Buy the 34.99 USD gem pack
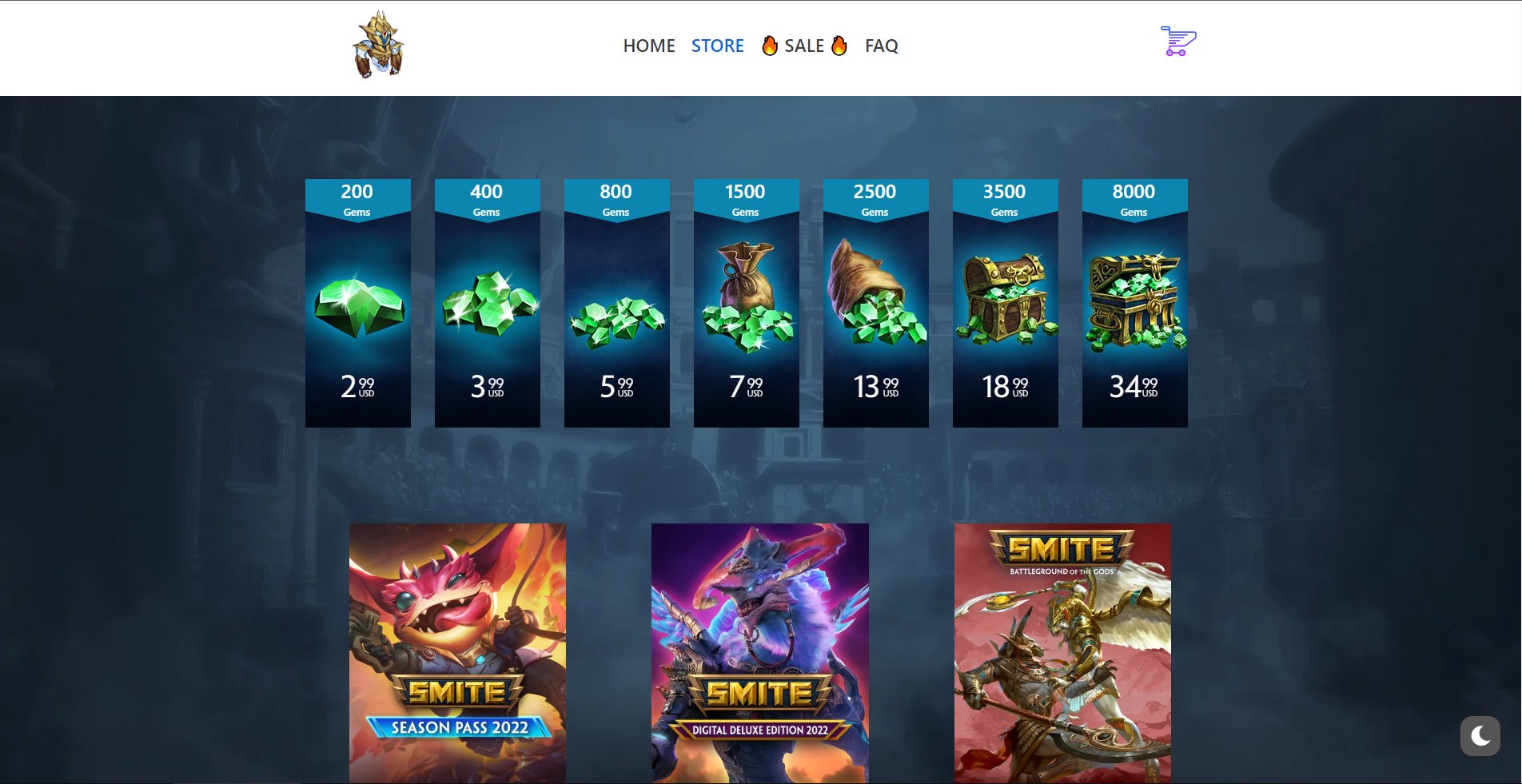The image size is (1522, 784). click(1132, 385)
